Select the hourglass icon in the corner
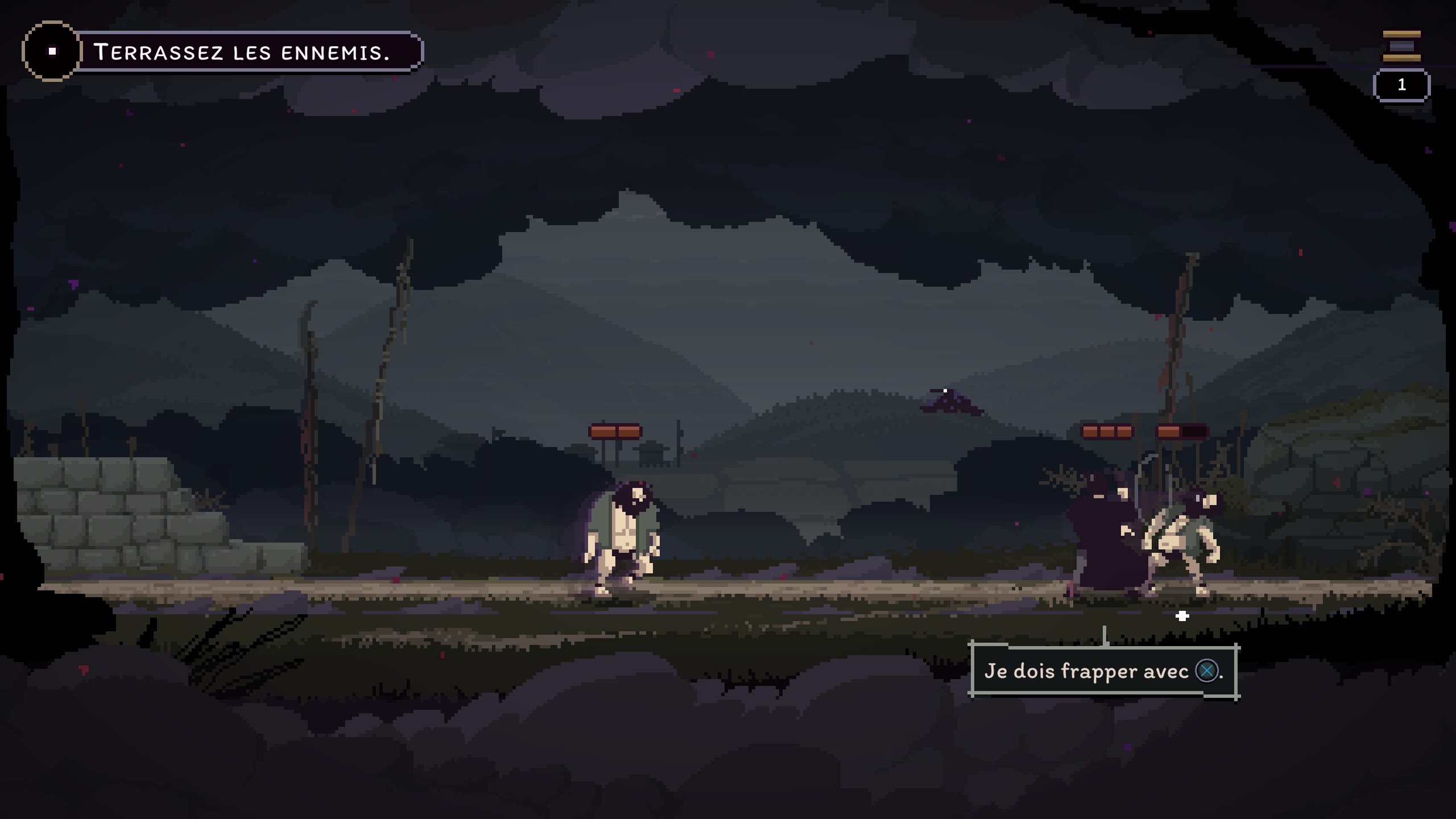1456x819 pixels. point(1401,46)
